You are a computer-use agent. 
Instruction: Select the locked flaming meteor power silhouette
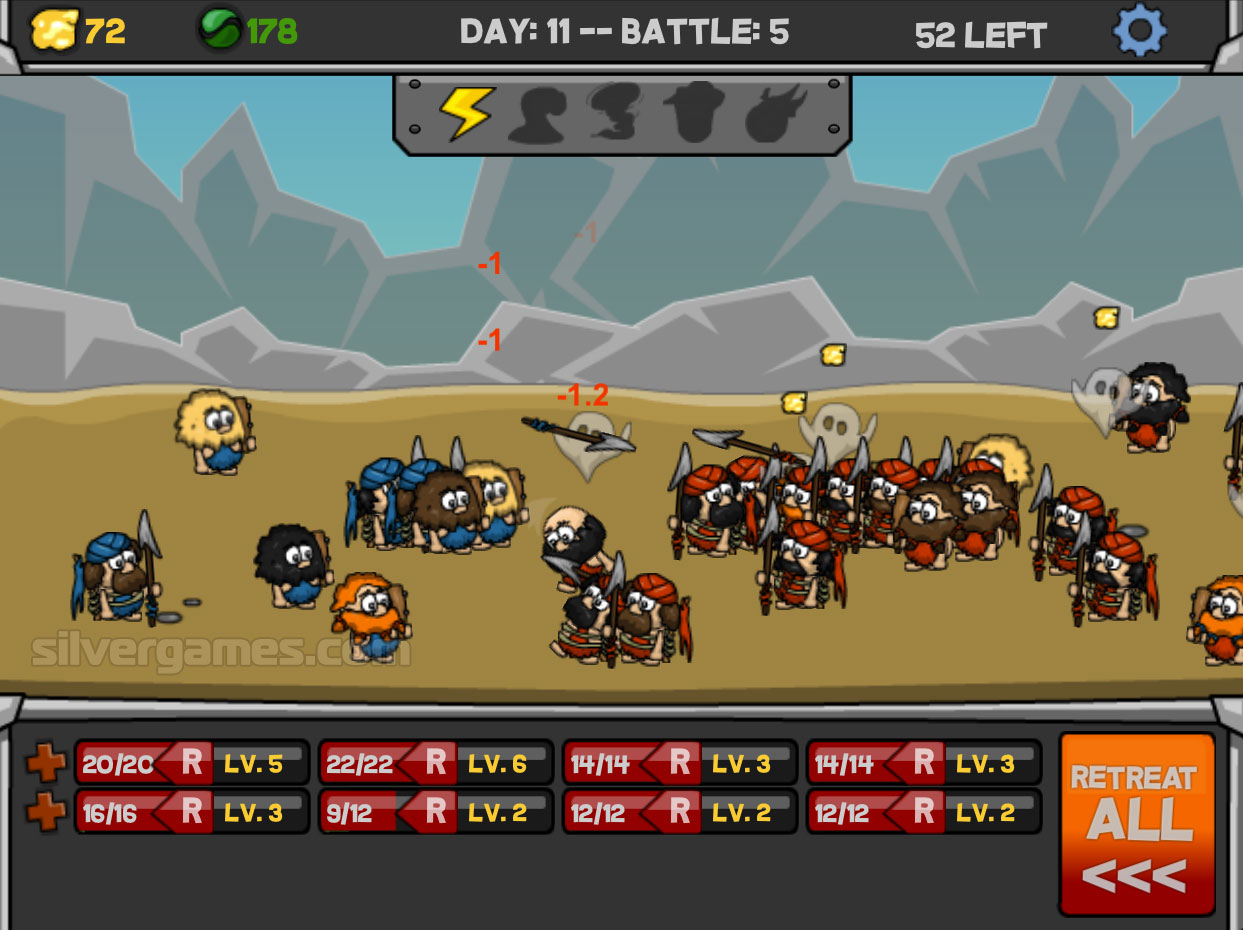click(775, 113)
